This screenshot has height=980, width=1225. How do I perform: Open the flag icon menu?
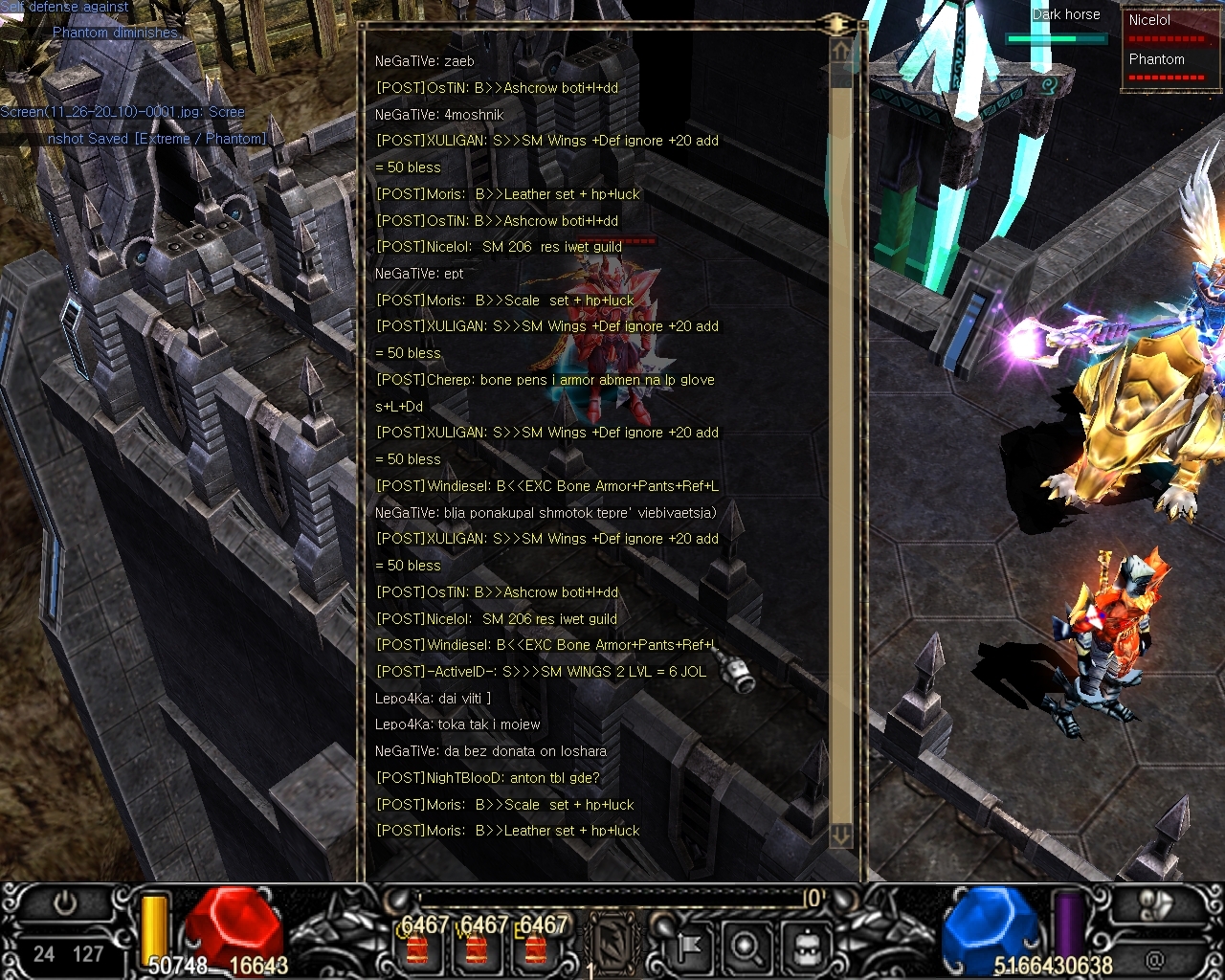[686, 947]
